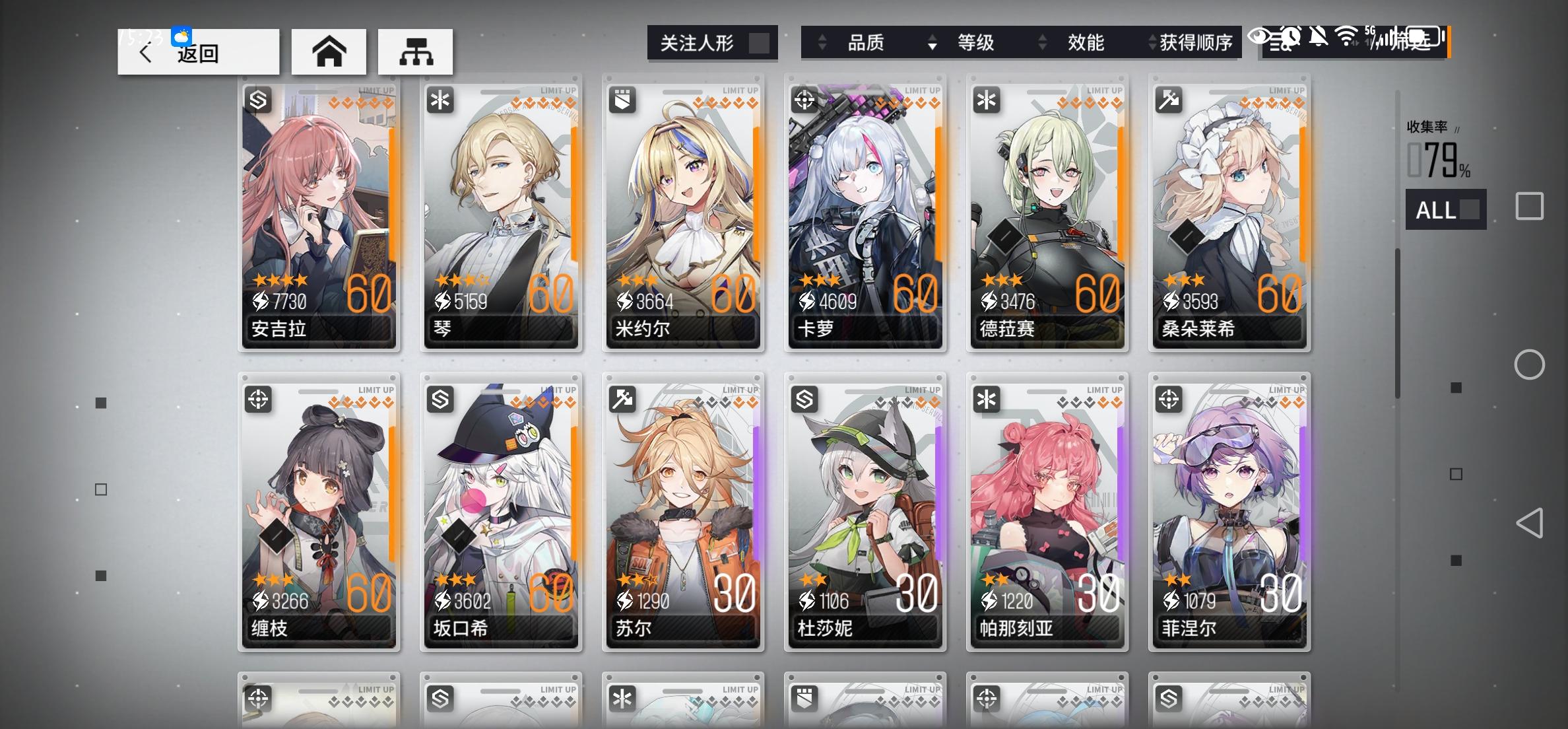Click the crosshair class icon on 卡萝's card
Image resolution: width=1568 pixels, height=729 pixels.
point(805,99)
